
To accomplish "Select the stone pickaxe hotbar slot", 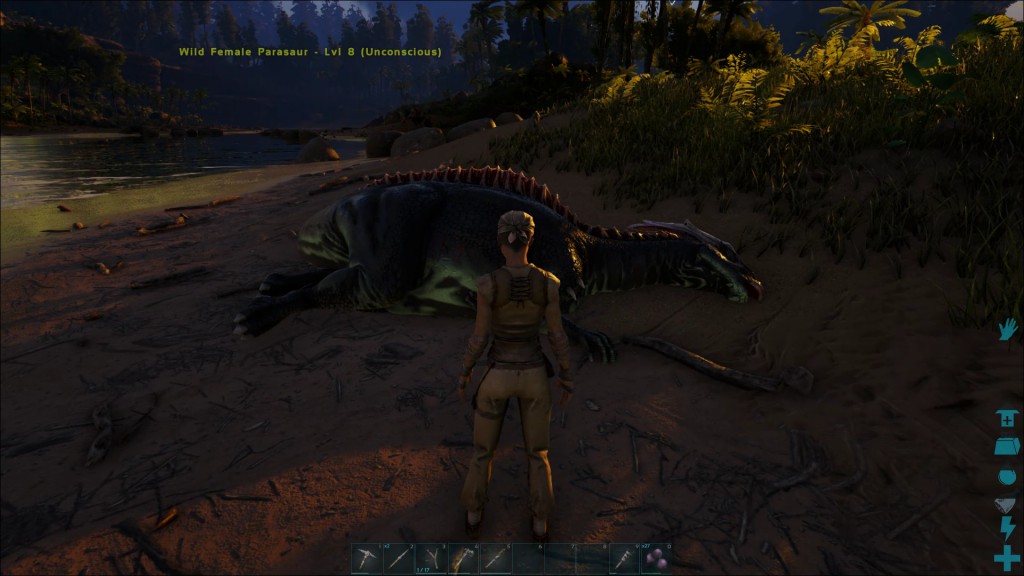I will (x=366, y=558).
